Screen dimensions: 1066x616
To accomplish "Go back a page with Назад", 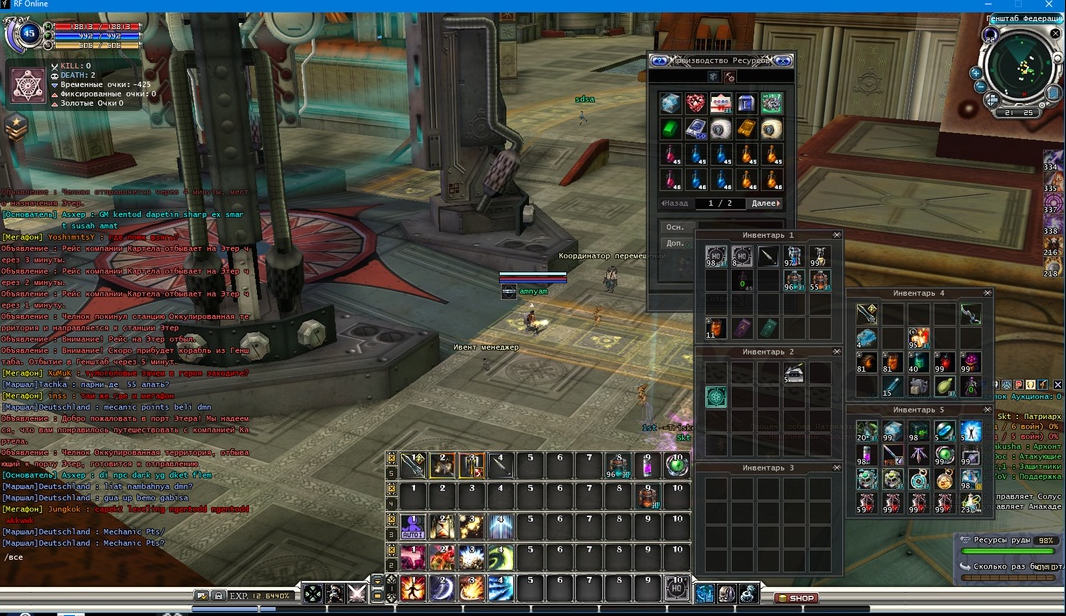I will (676, 203).
